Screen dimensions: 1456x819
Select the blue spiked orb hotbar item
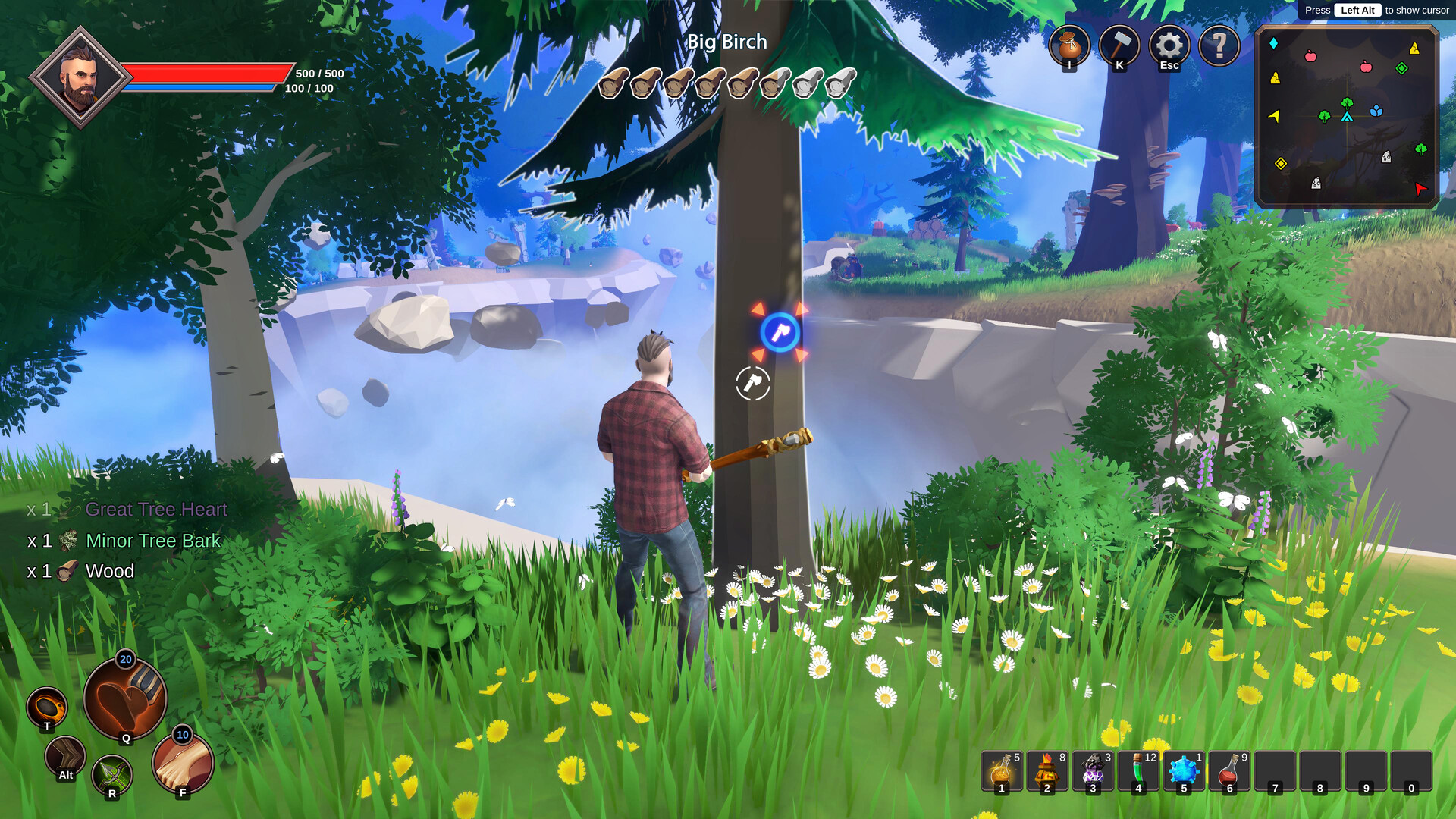[x=1184, y=771]
